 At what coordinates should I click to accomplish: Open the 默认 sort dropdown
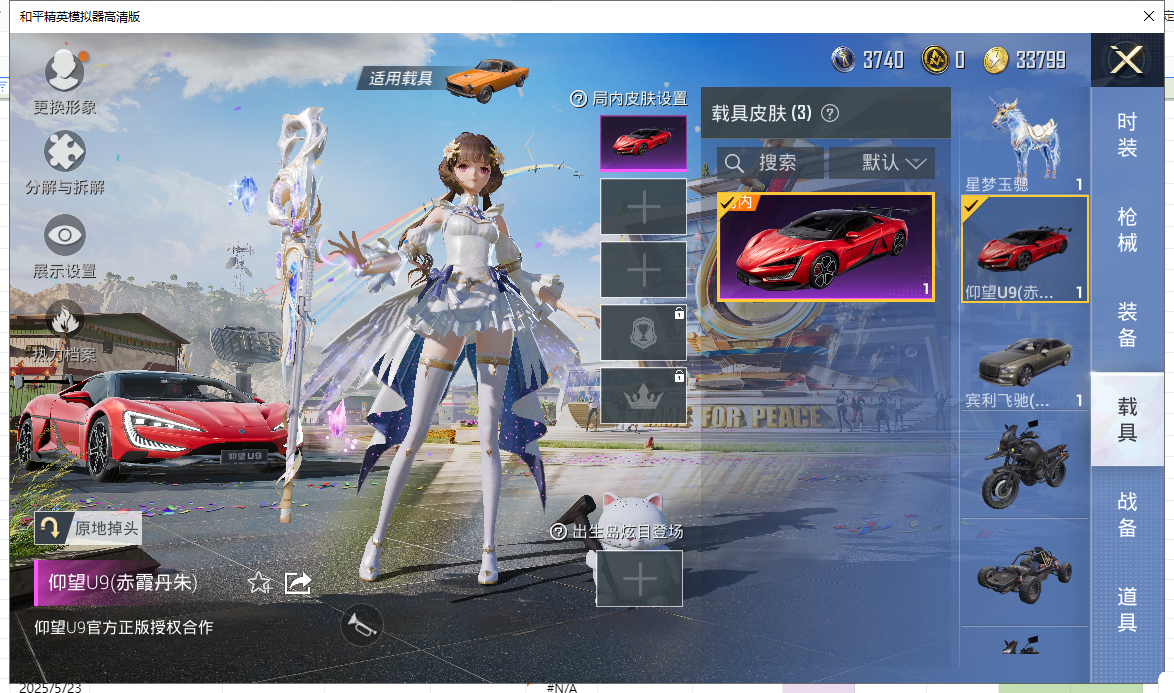pos(881,163)
